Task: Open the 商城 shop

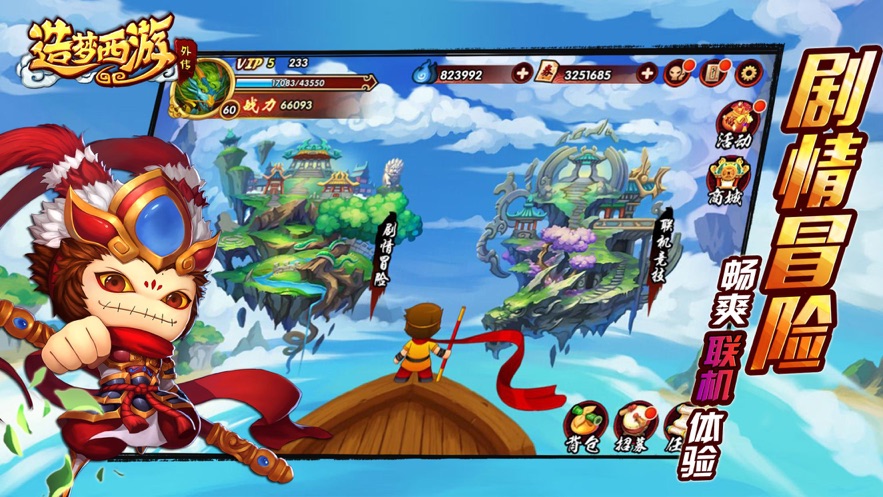Action: [x=727, y=179]
